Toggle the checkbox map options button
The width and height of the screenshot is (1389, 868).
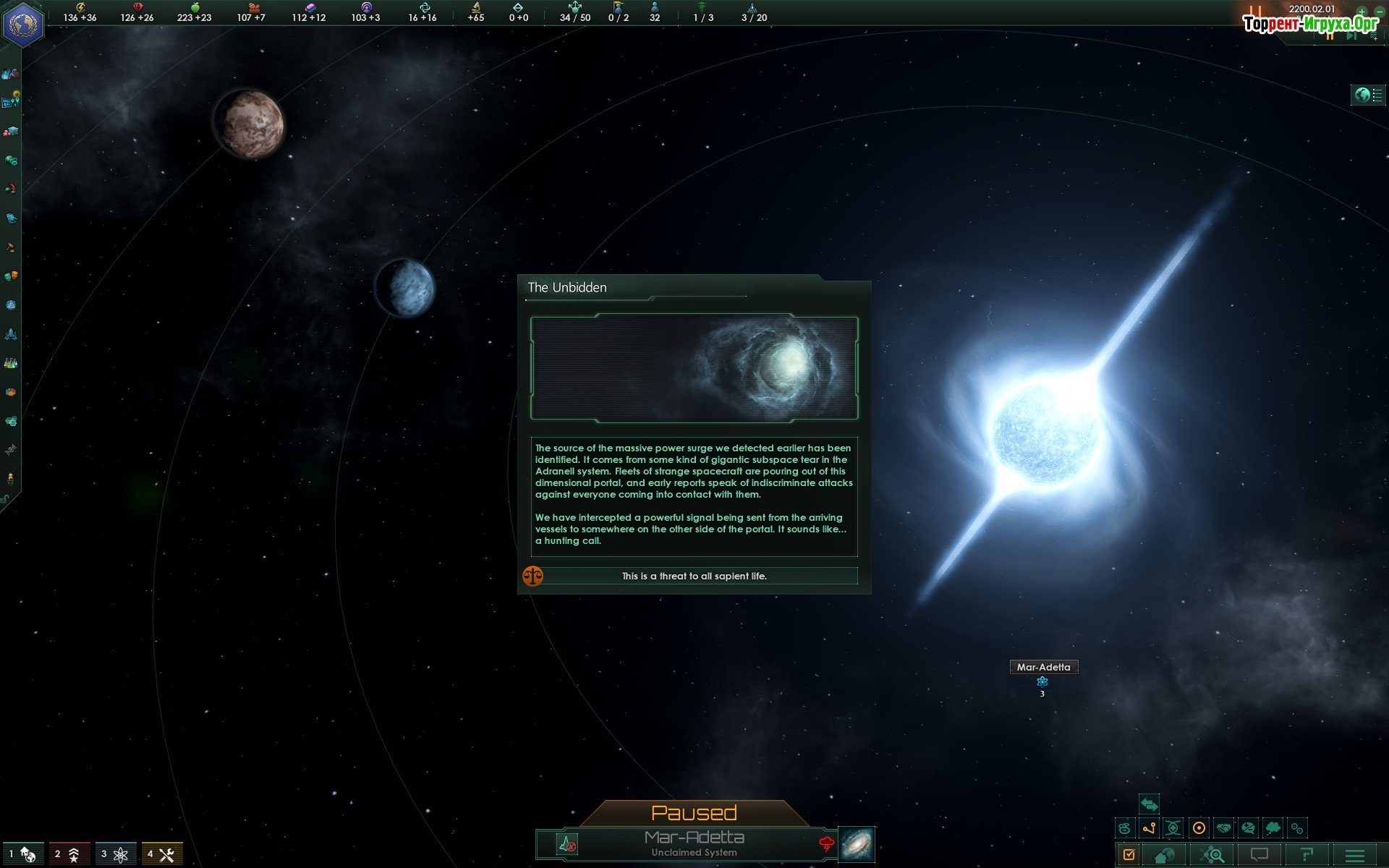pyautogui.click(x=1129, y=855)
